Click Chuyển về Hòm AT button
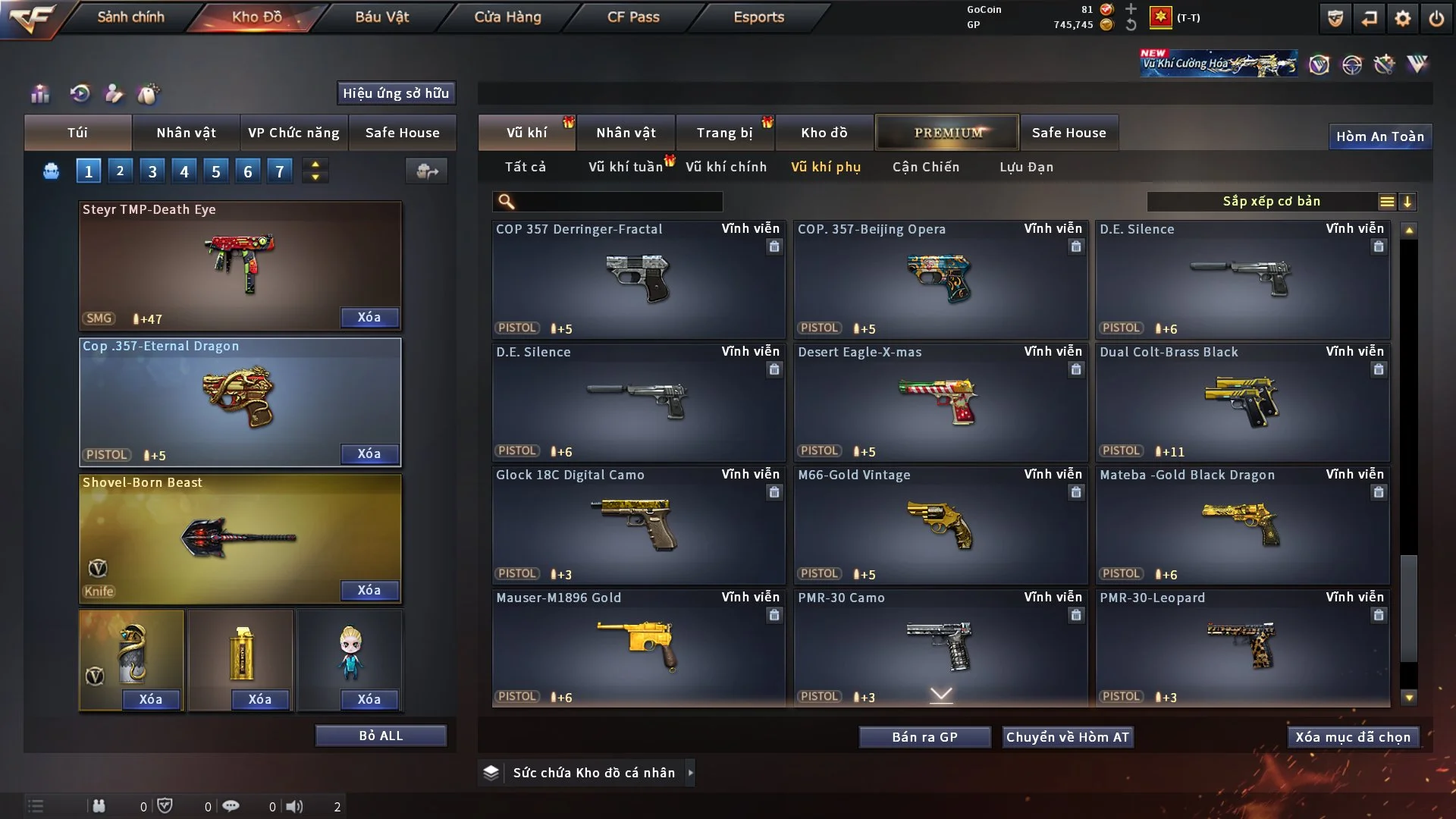The width and height of the screenshot is (1456, 819). coord(1067,737)
